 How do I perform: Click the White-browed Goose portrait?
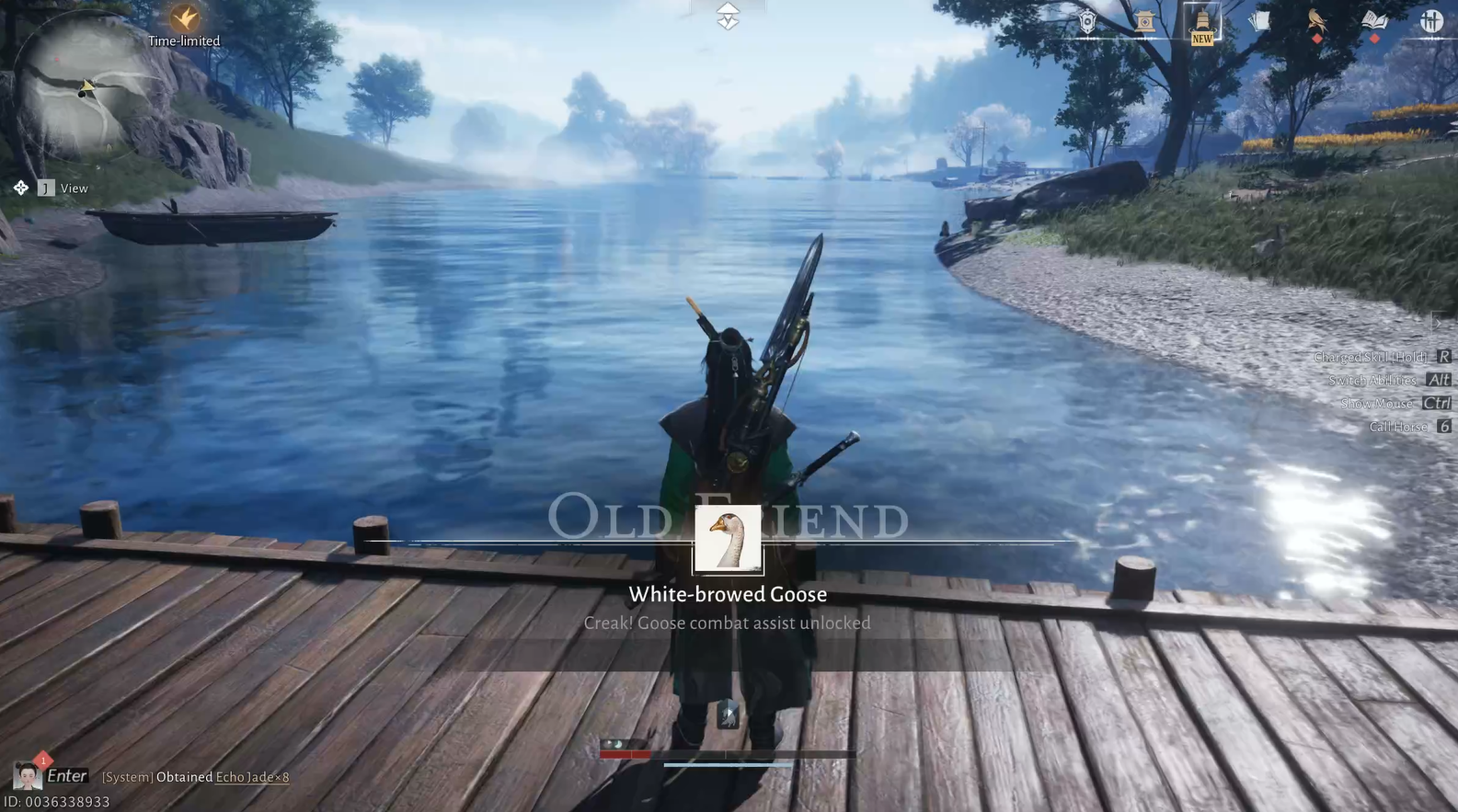(x=727, y=539)
